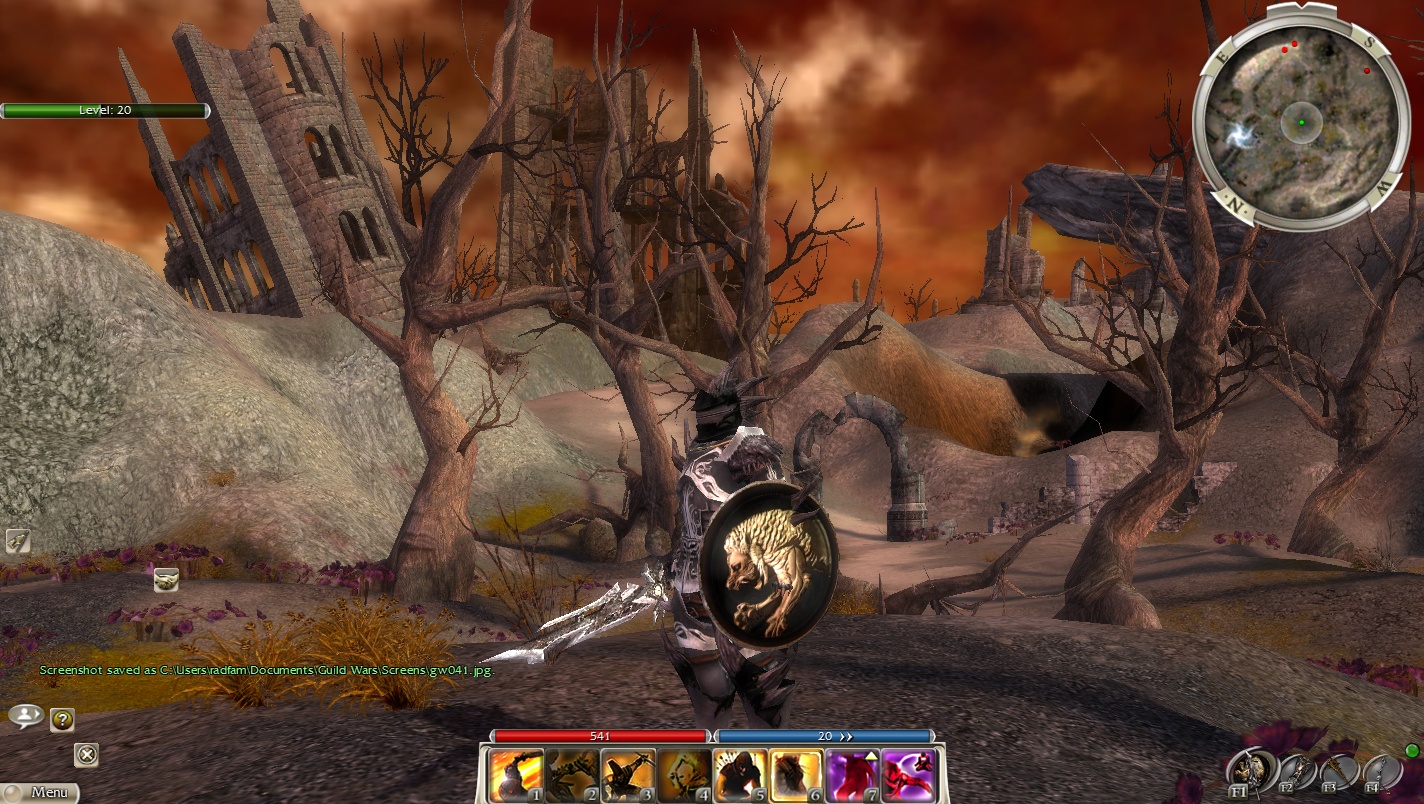Viewport: 1424px width, 804px height.
Task: Open the Menu button
Action: point(40,793)
